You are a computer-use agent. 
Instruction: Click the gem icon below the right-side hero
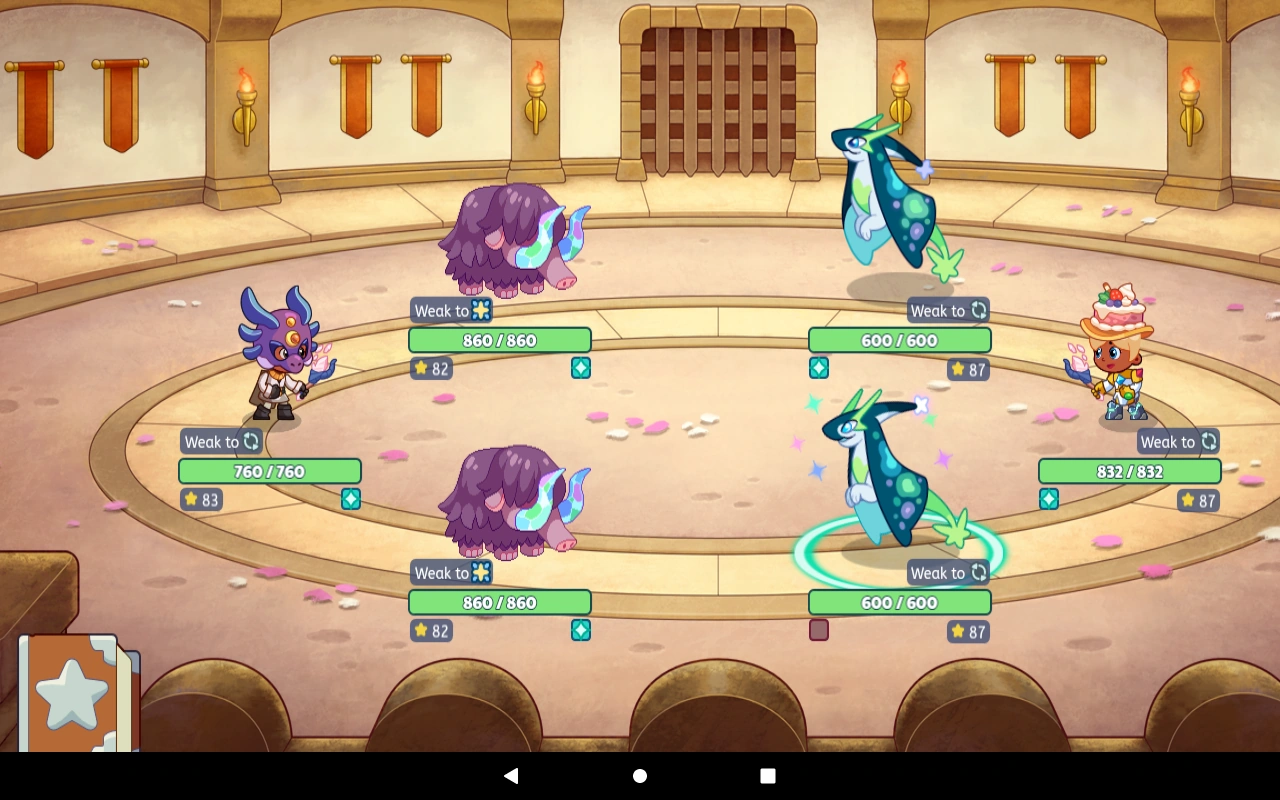[1049, 499]
